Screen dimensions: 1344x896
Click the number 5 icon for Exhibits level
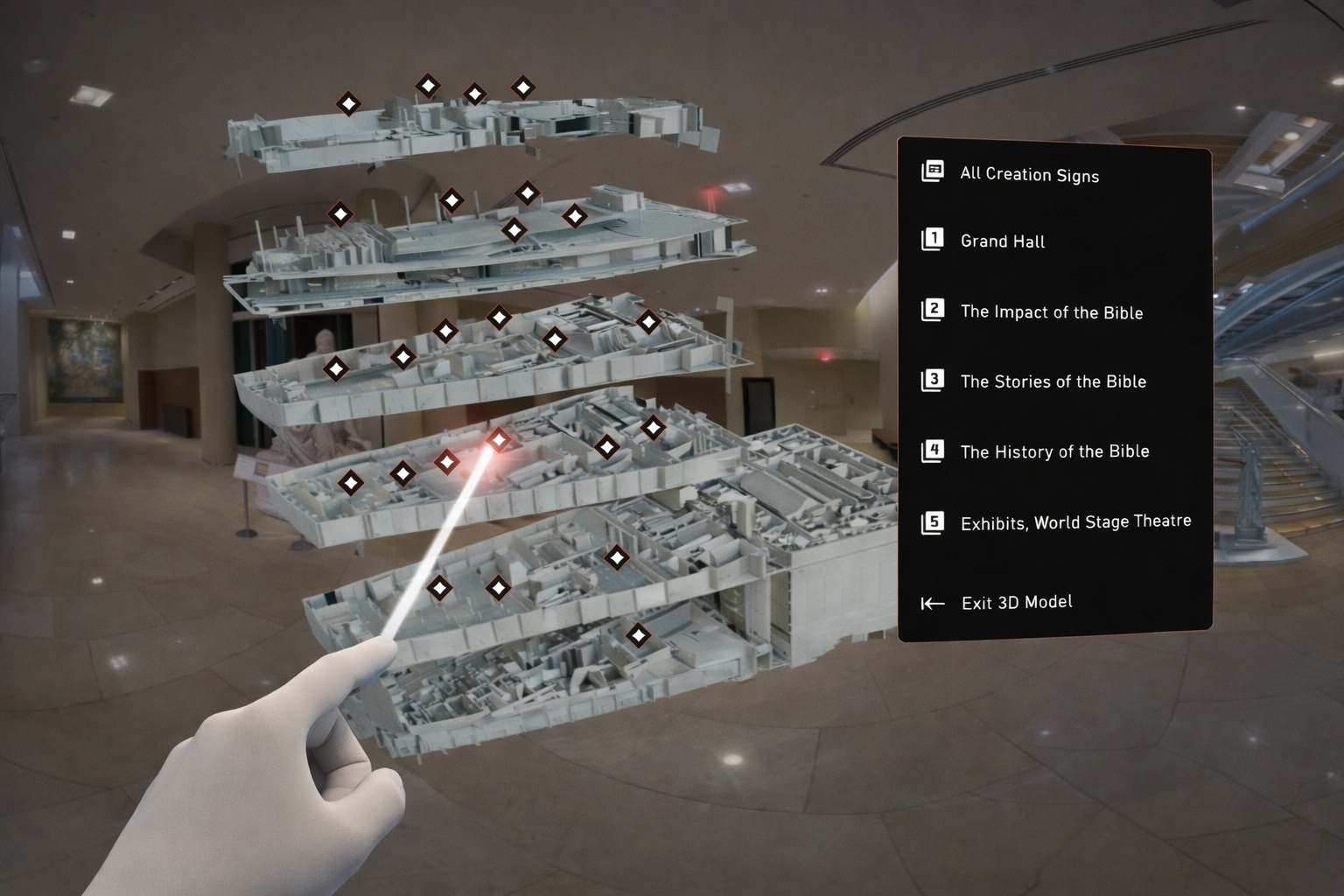pos(934,520)
